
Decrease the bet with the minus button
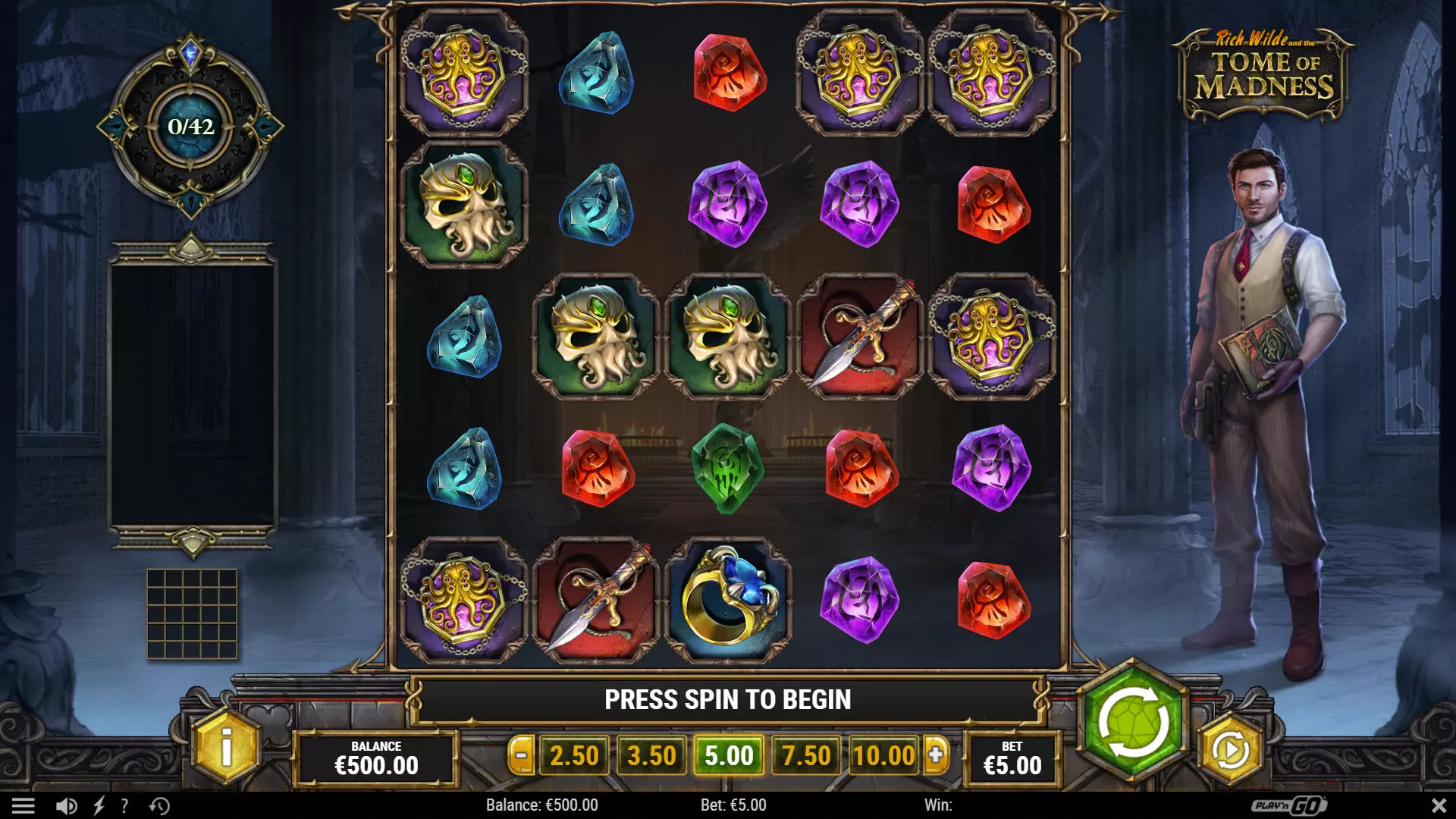pyautogui.click(x=521, y=755)
